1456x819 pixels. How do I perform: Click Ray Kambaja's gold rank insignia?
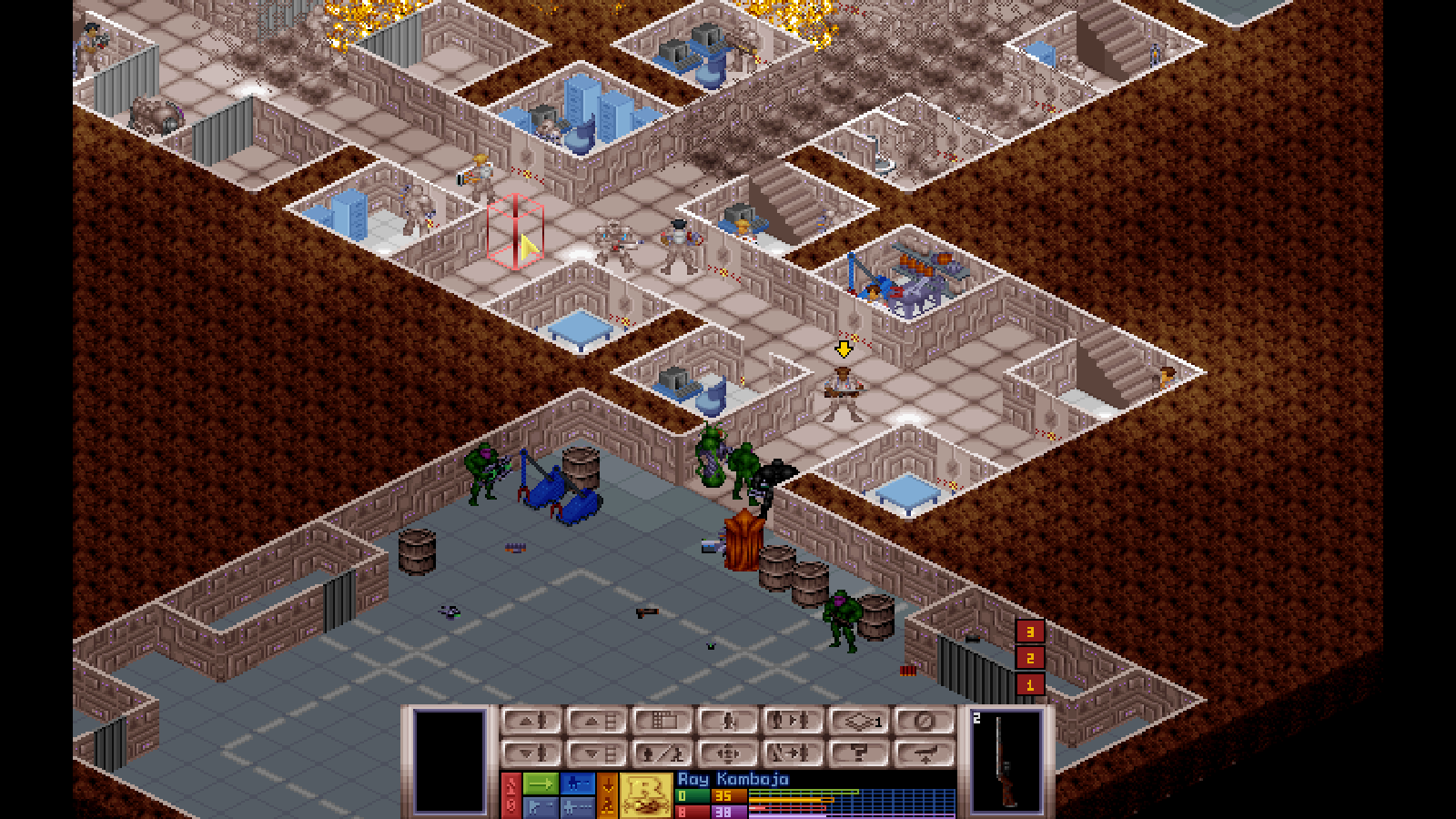click(646, 794)
